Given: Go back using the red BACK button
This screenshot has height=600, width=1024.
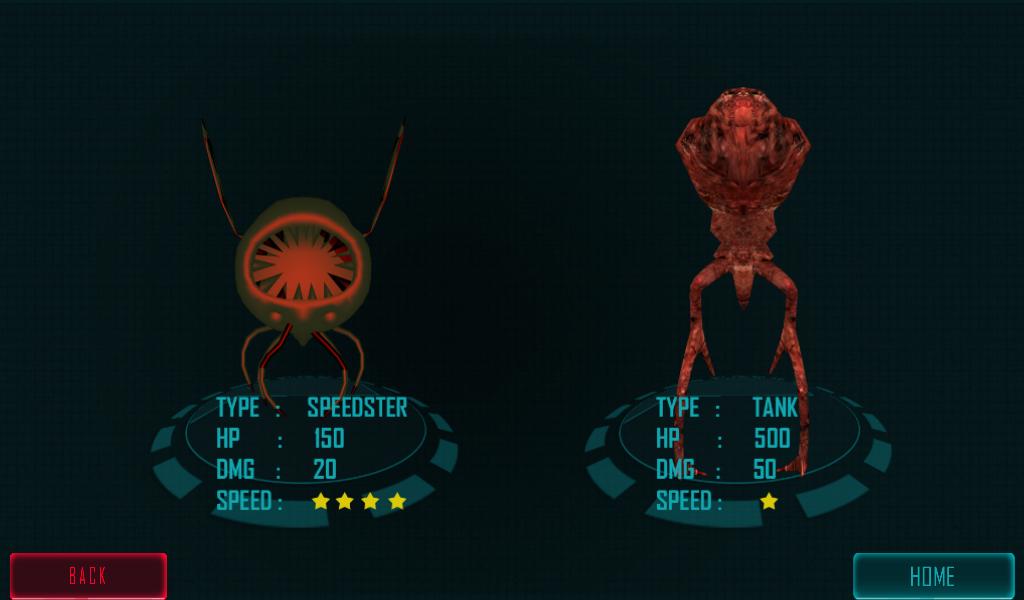Looking at the screenshot, I should click(88, 575).
